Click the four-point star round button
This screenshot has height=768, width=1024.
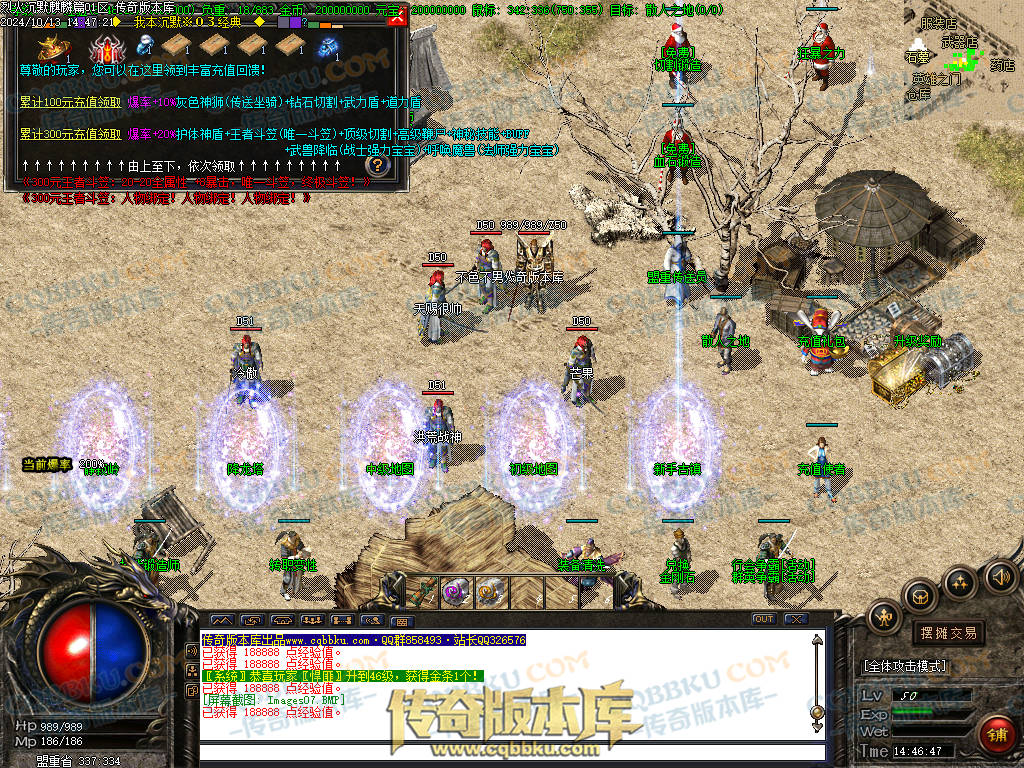[x=959, y=582]
